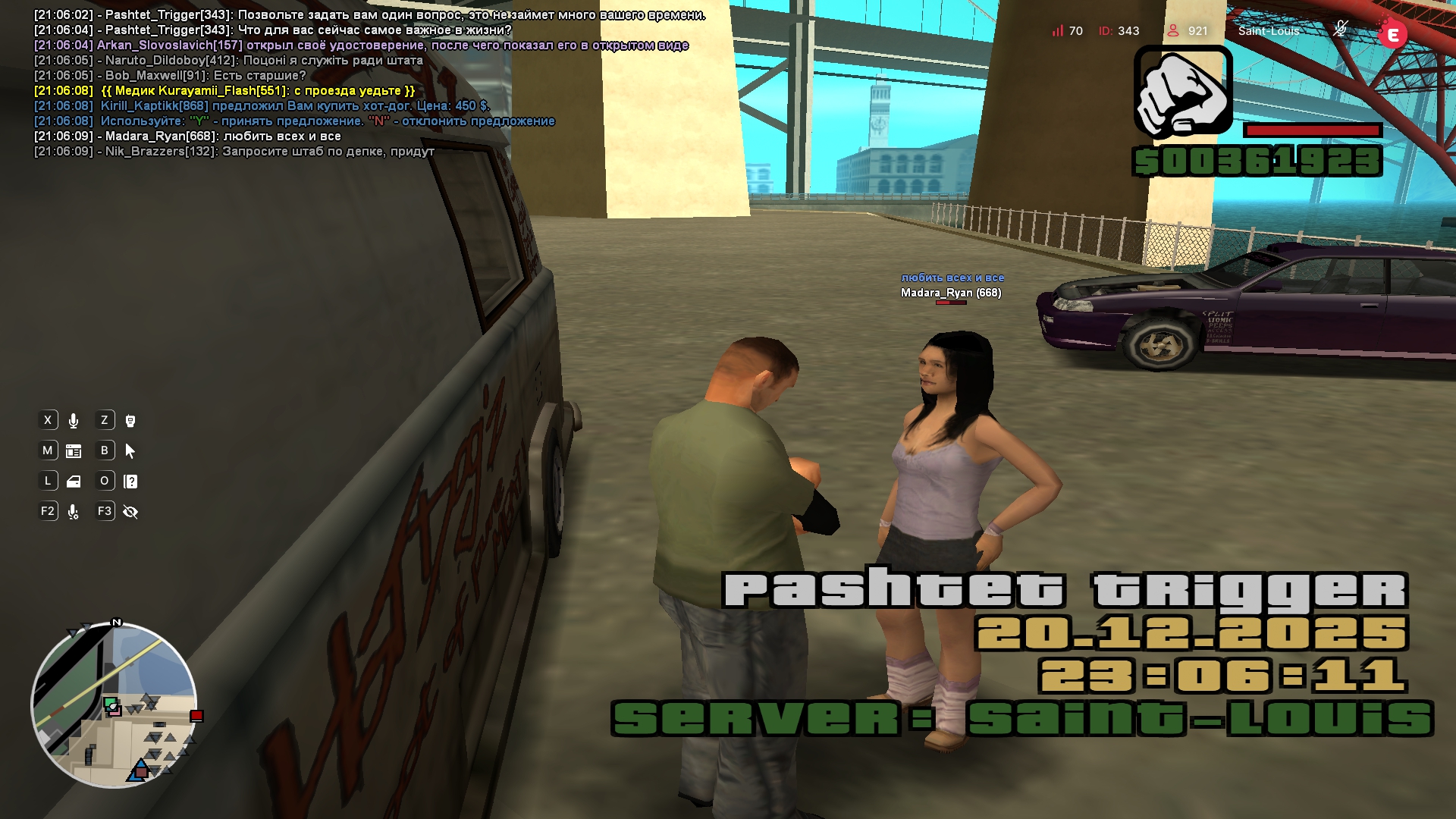Click the red E logo badge
The image size is (1456, 819).
(1392, 35)
